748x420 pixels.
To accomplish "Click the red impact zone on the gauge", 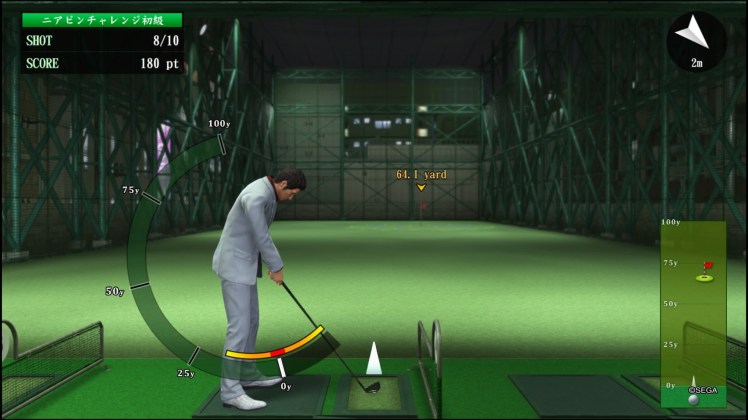I will coord(278,350).
